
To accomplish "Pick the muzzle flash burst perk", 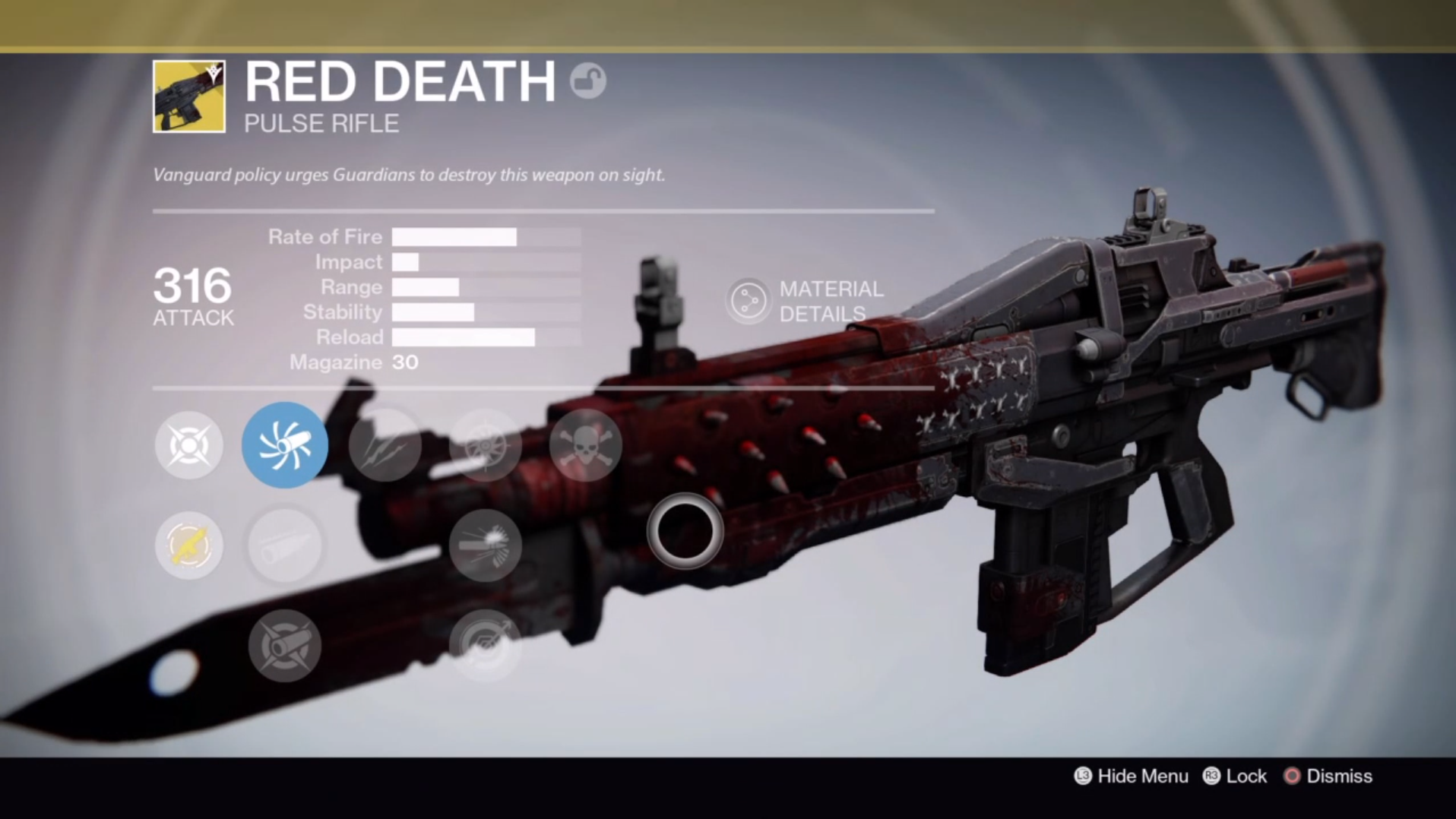I will point(485,545).
